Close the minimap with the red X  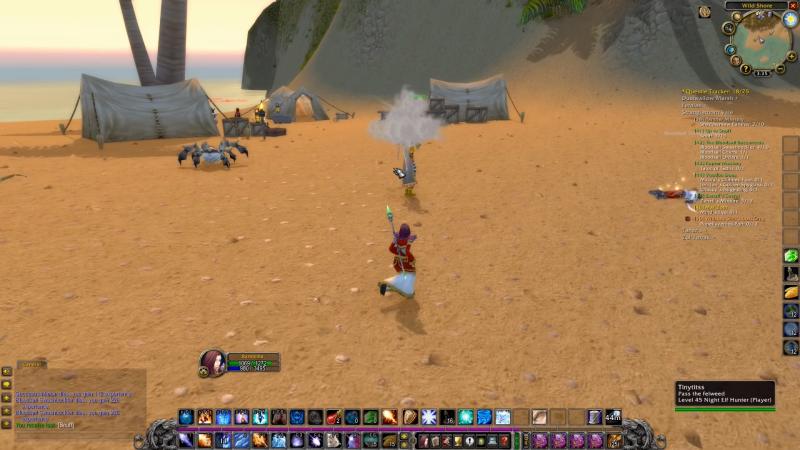click(x=793, y=5)
